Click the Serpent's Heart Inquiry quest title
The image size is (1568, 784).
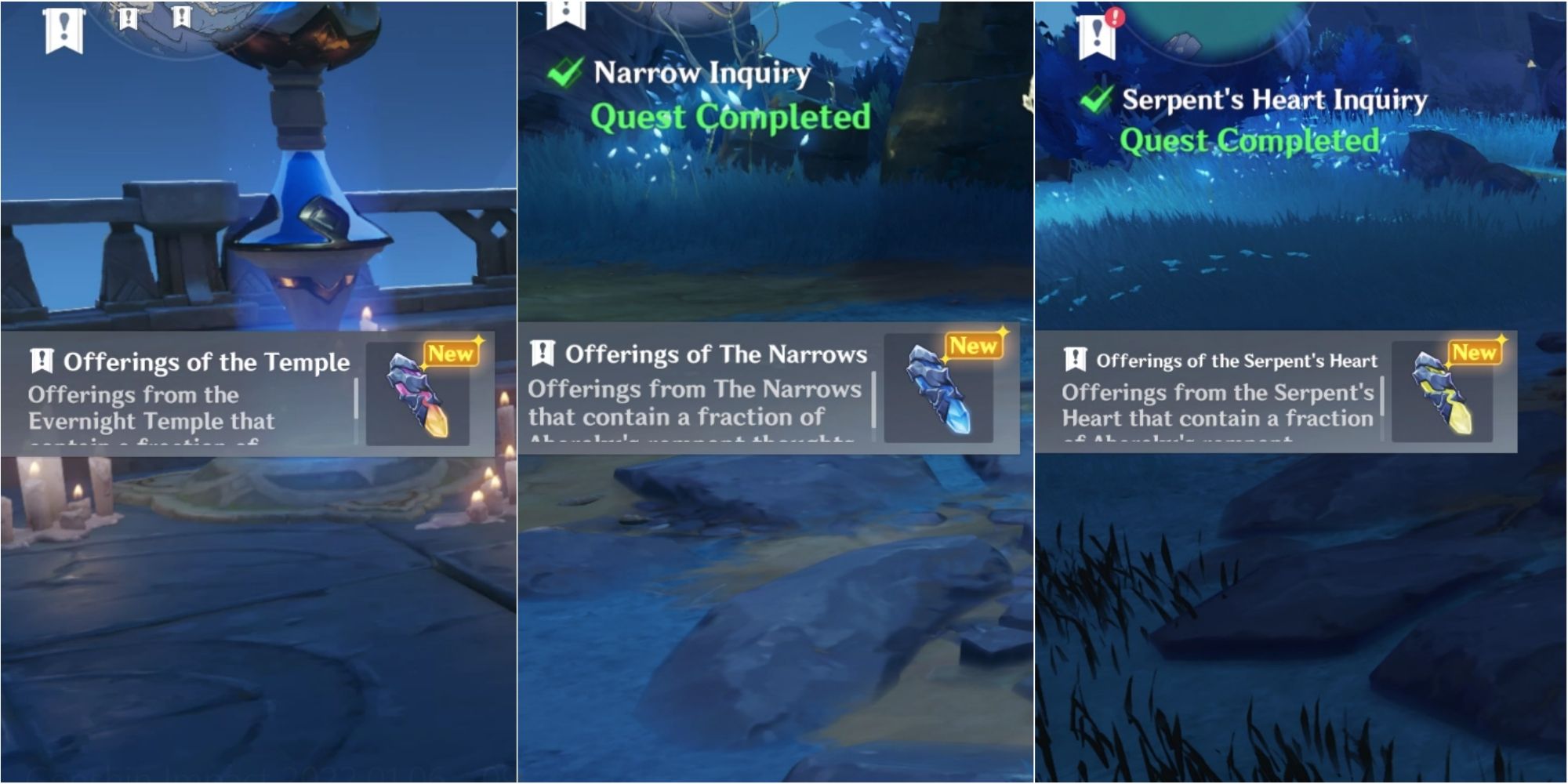[x=1274, y=100]
